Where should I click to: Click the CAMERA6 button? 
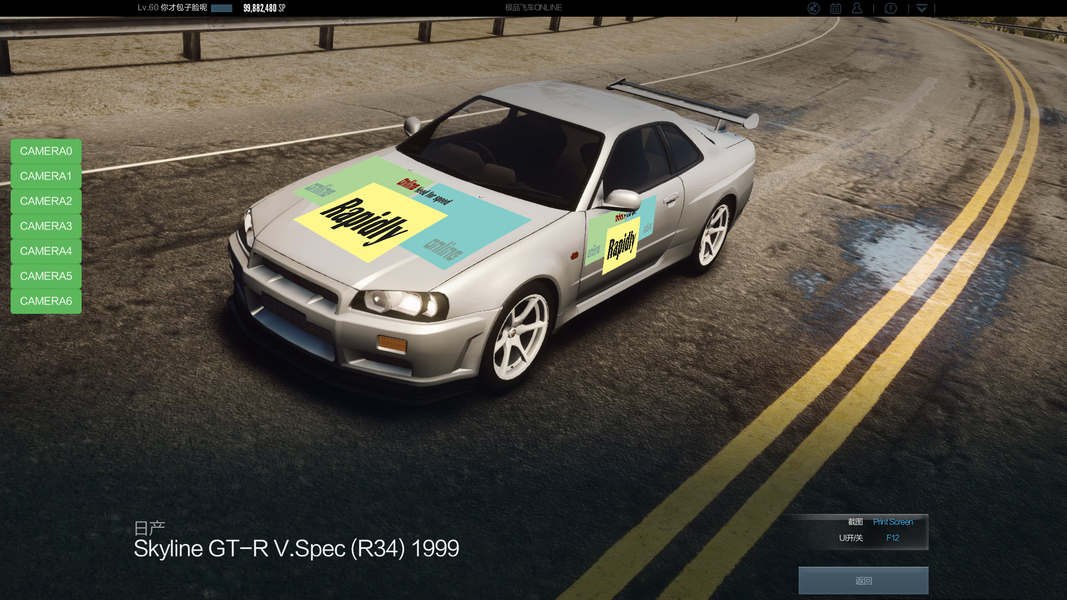coord(46,301)
